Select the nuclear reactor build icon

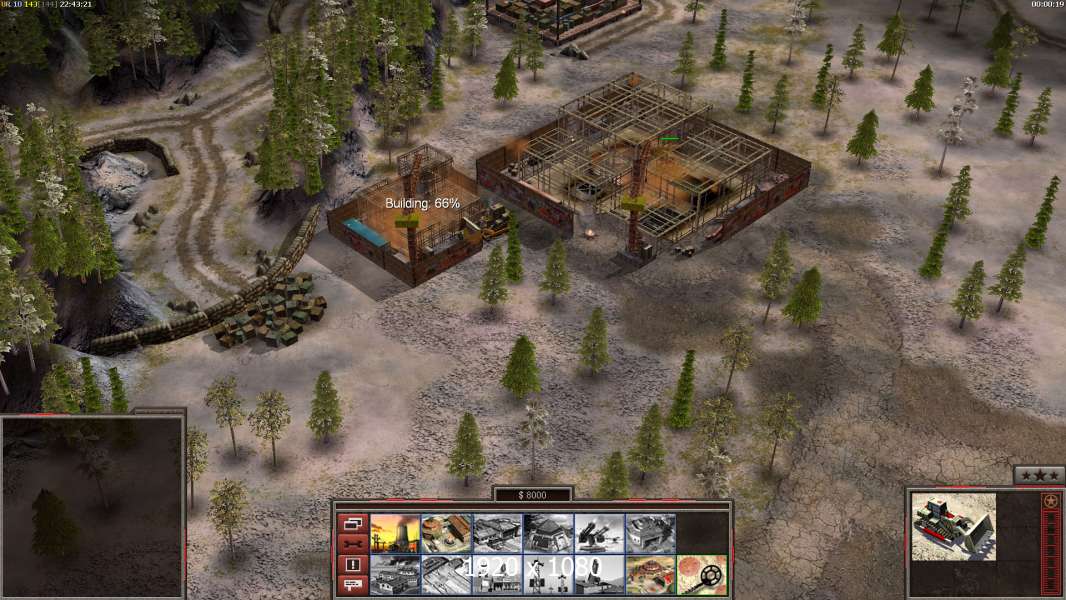click(395, 533)
